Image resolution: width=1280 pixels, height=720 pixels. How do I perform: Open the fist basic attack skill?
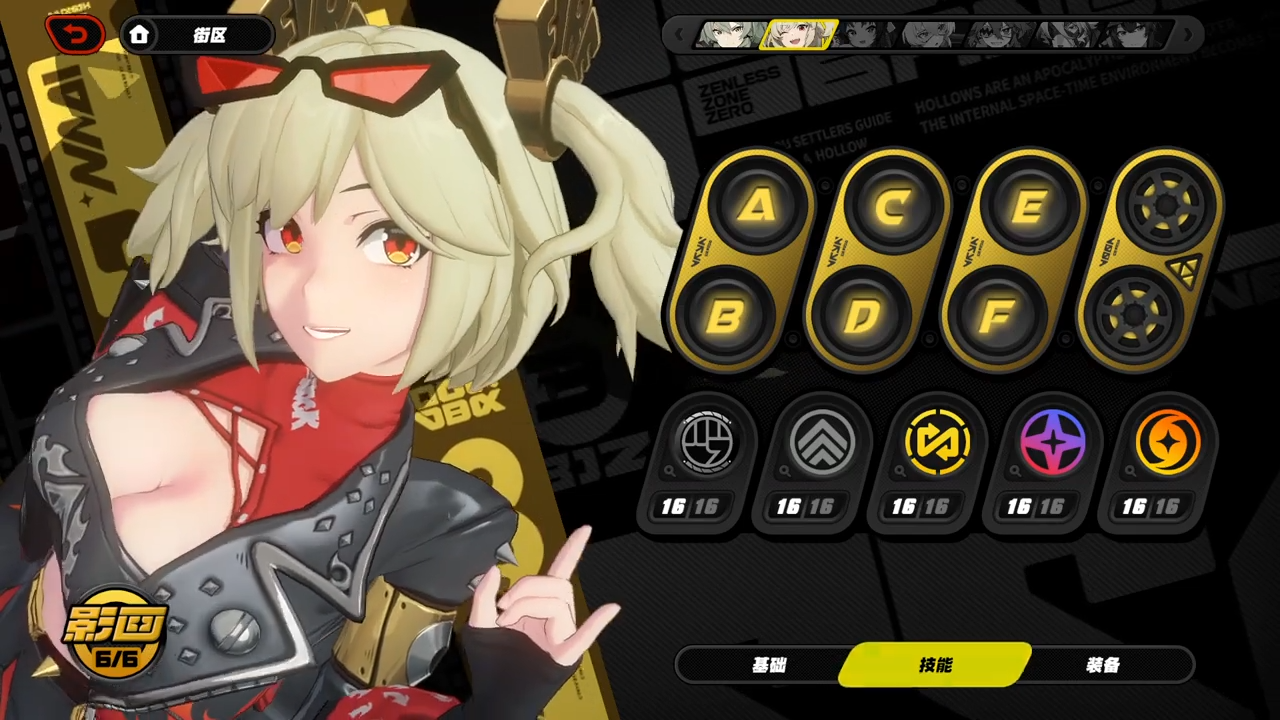pyautogui.click(x=706, y=441)
